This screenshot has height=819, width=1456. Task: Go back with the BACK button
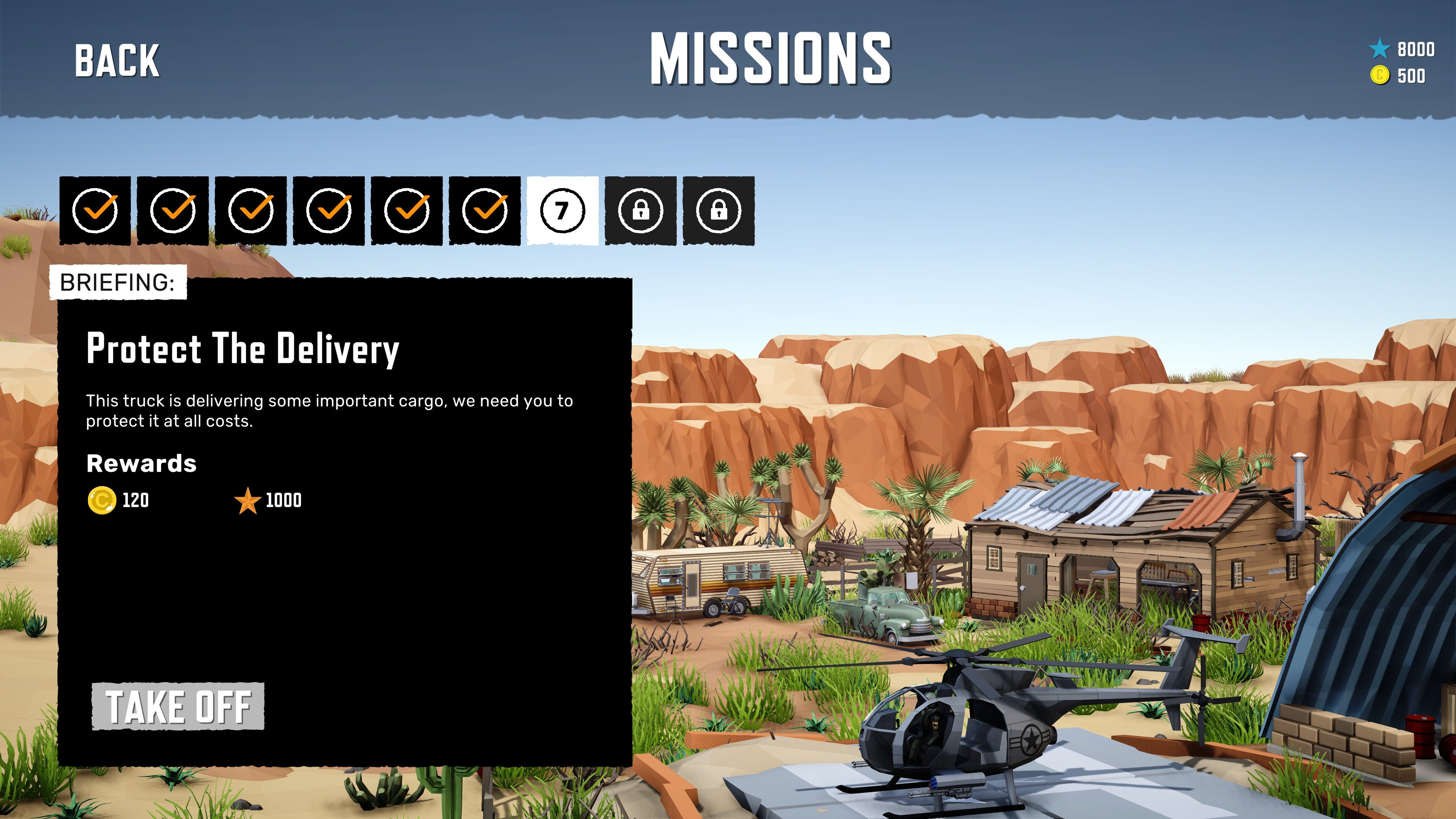(x=117, y=61)
